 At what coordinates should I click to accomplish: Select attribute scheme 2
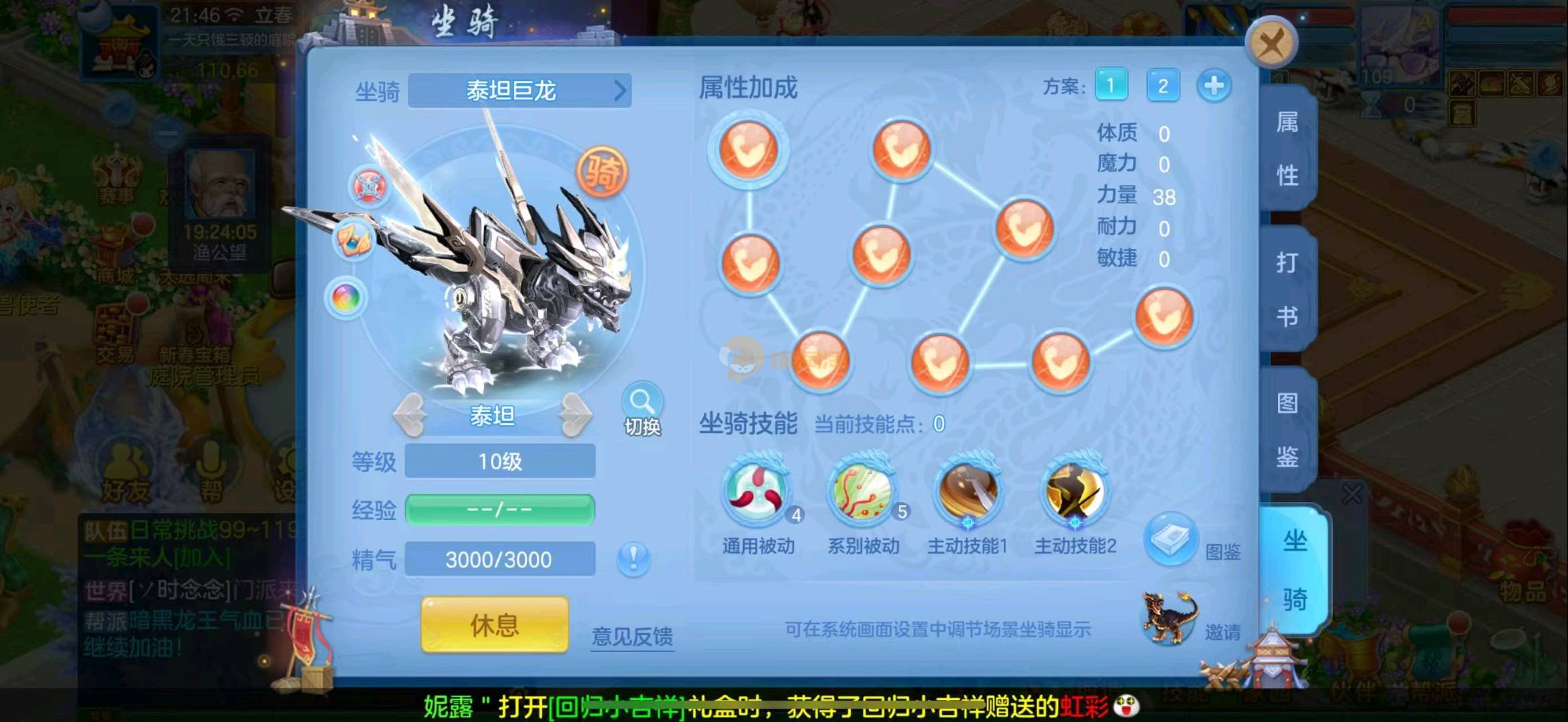point(1163,86)
